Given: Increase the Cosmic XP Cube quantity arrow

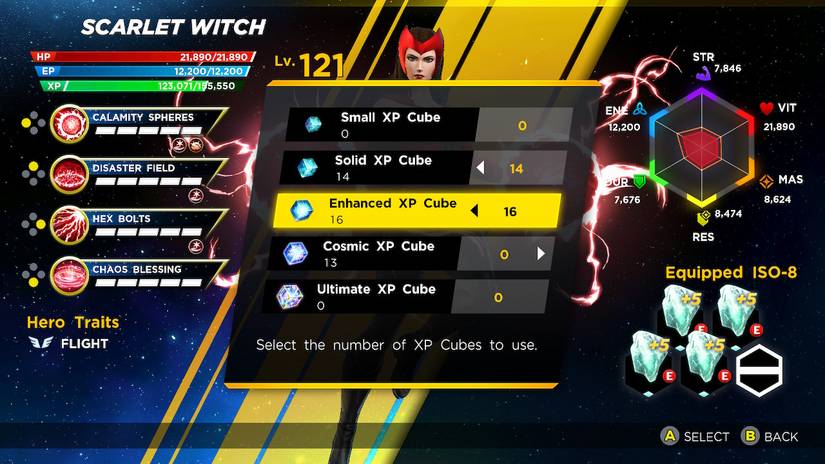Looking at the screenshot, I should click(541, 254).
